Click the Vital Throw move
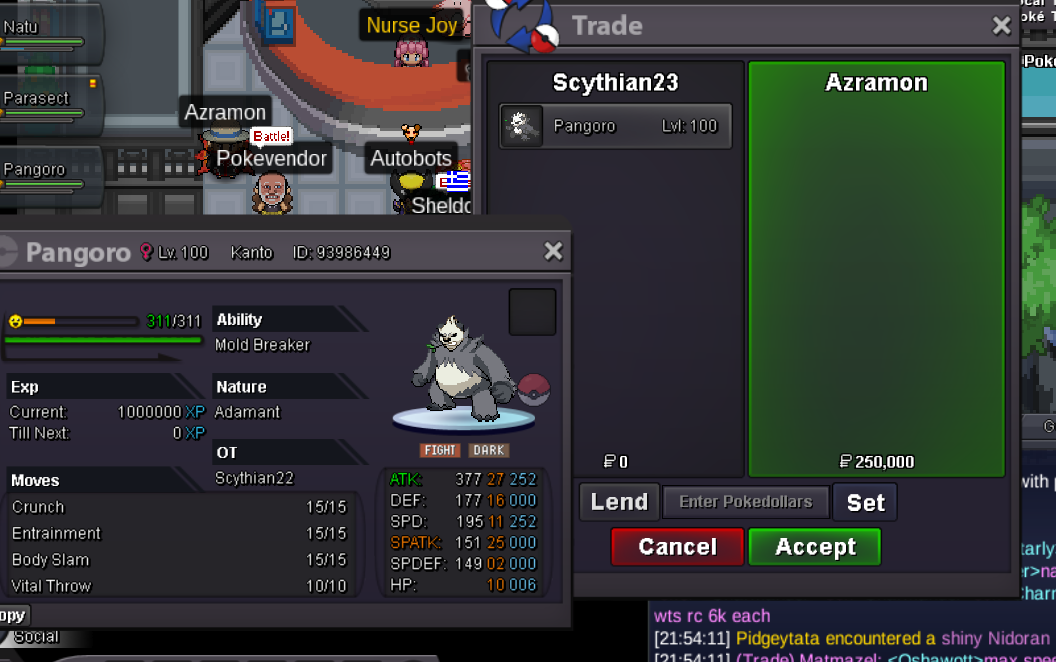1056x662 pixels. click(180, 586)
